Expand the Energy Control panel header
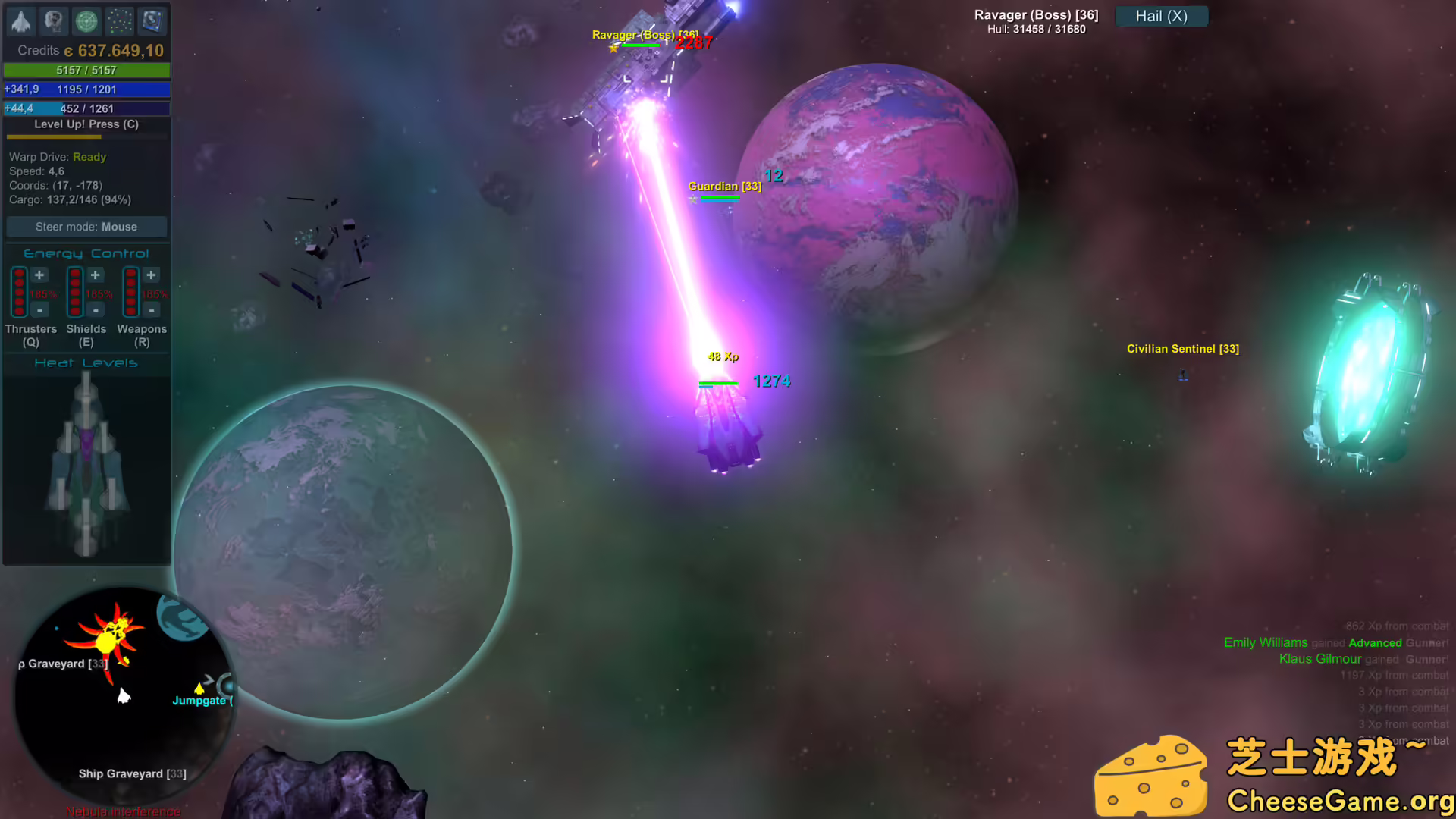Viewport: 1456px width, 819px height. 86,253
